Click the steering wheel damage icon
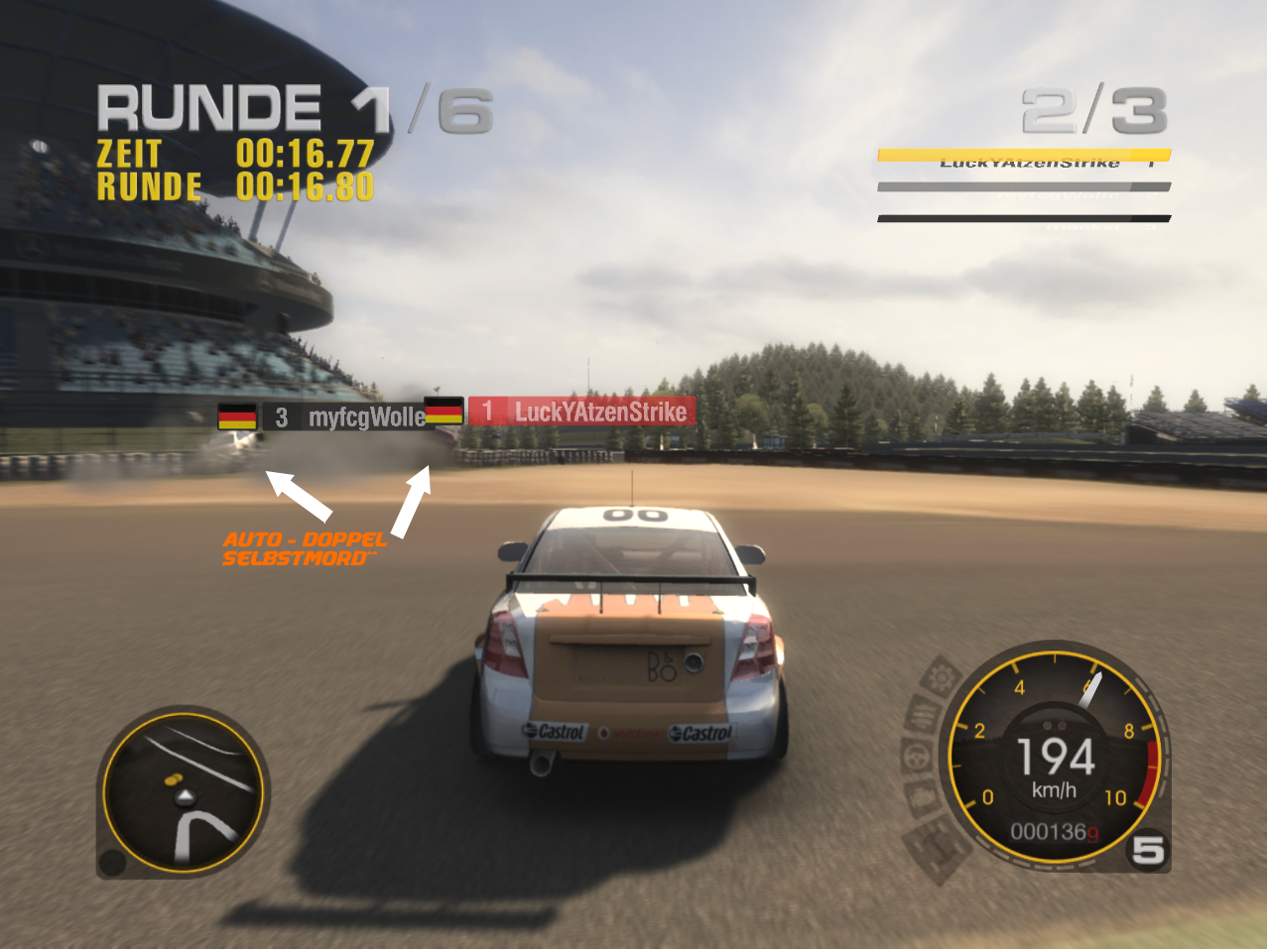Image resolution: width=1270 pixels, height=952 pixels. pyautogui.click(x=914, y=757)
